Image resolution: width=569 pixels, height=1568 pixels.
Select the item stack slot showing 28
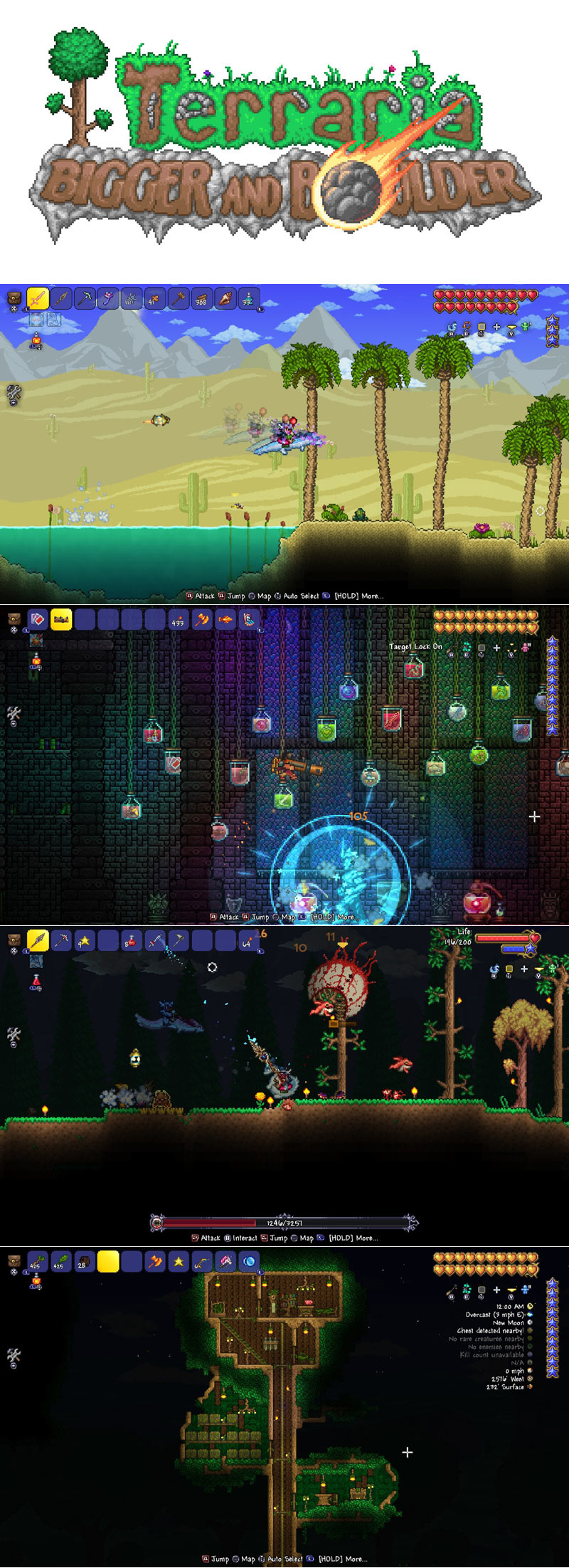tap(85, 1262)
